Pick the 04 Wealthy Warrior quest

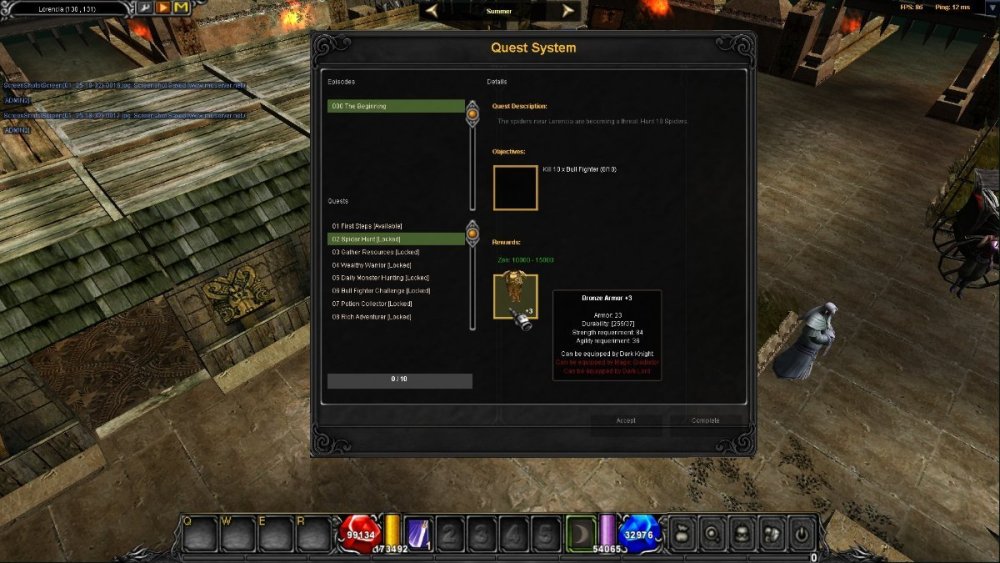tap(396, 265)
